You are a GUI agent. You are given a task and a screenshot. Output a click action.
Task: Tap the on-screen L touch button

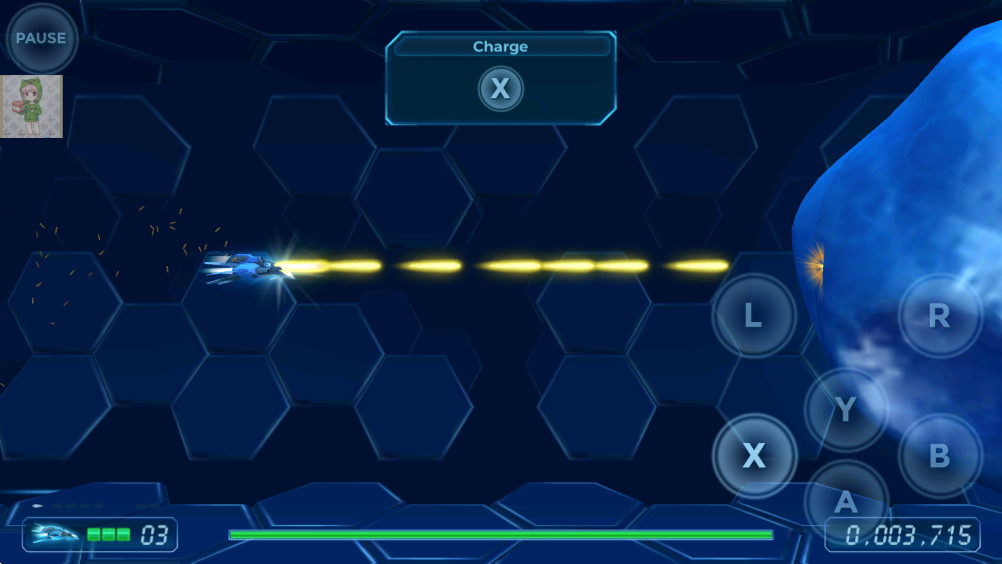pyautogui.click(x=753, y=317)
